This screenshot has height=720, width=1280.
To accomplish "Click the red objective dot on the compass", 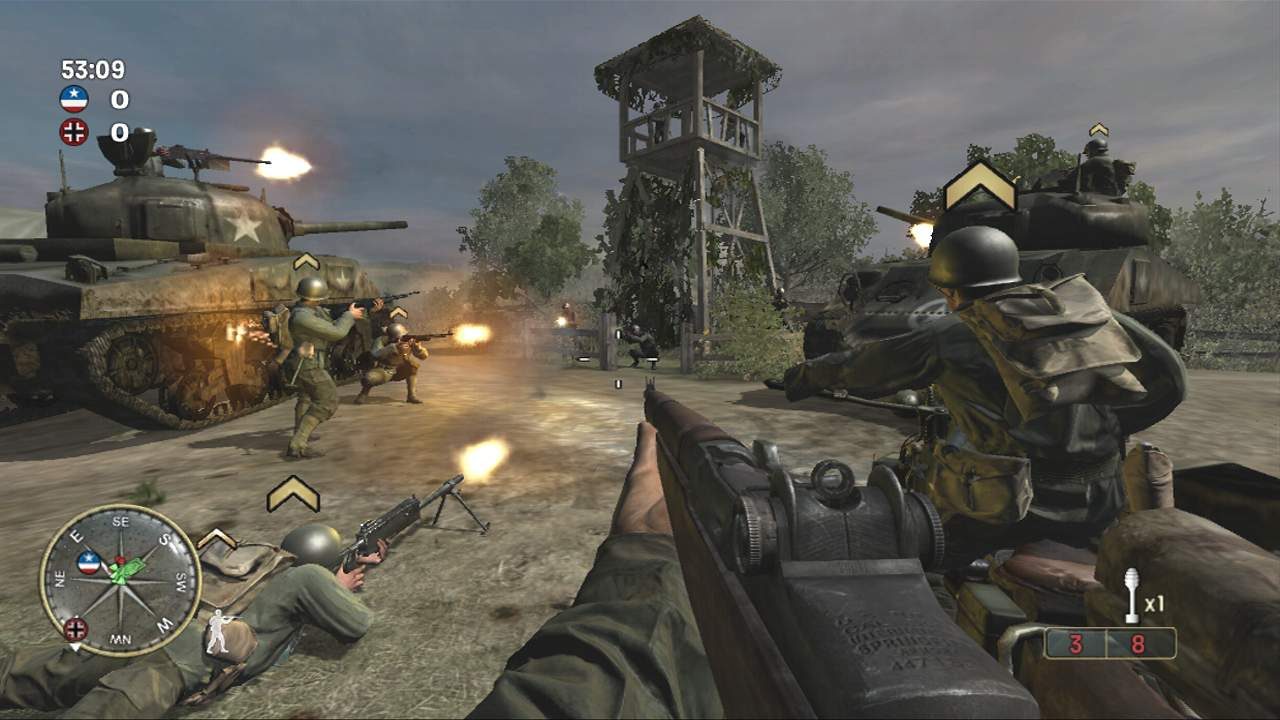I will pyautogui.click(x=119, y=559).
